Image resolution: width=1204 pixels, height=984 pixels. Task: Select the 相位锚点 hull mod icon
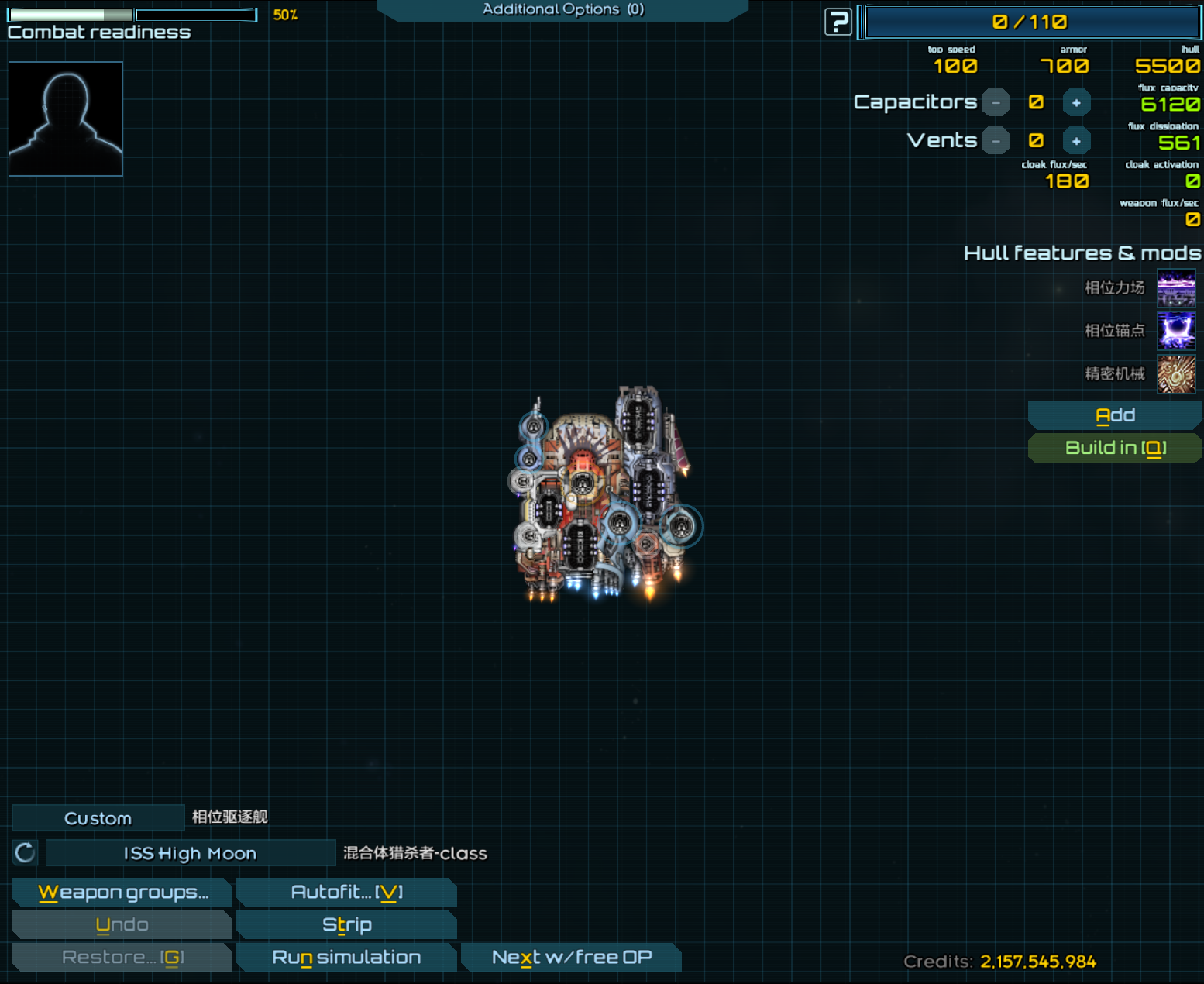click(1176, 331)
